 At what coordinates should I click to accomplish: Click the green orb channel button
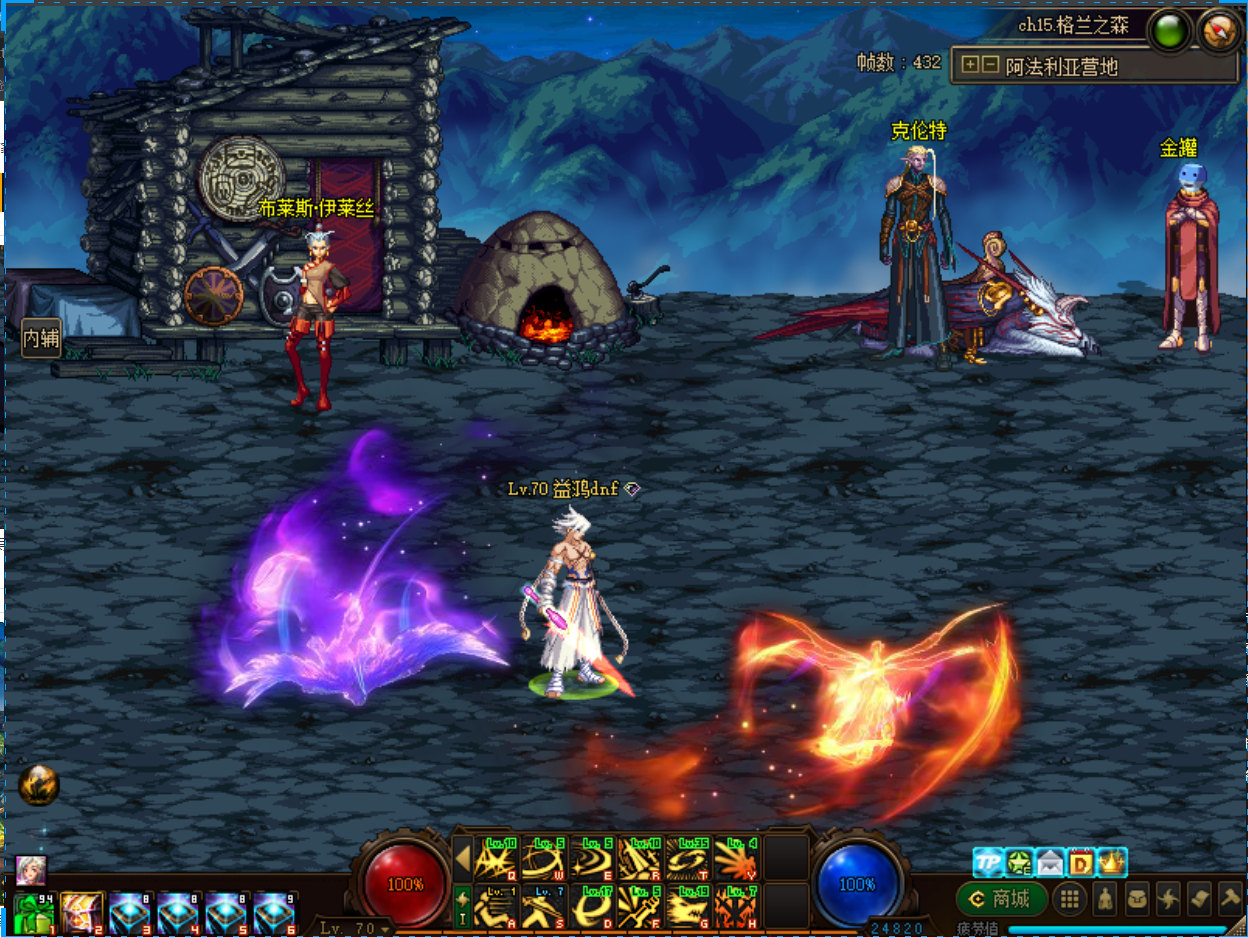click(1168, 31)
